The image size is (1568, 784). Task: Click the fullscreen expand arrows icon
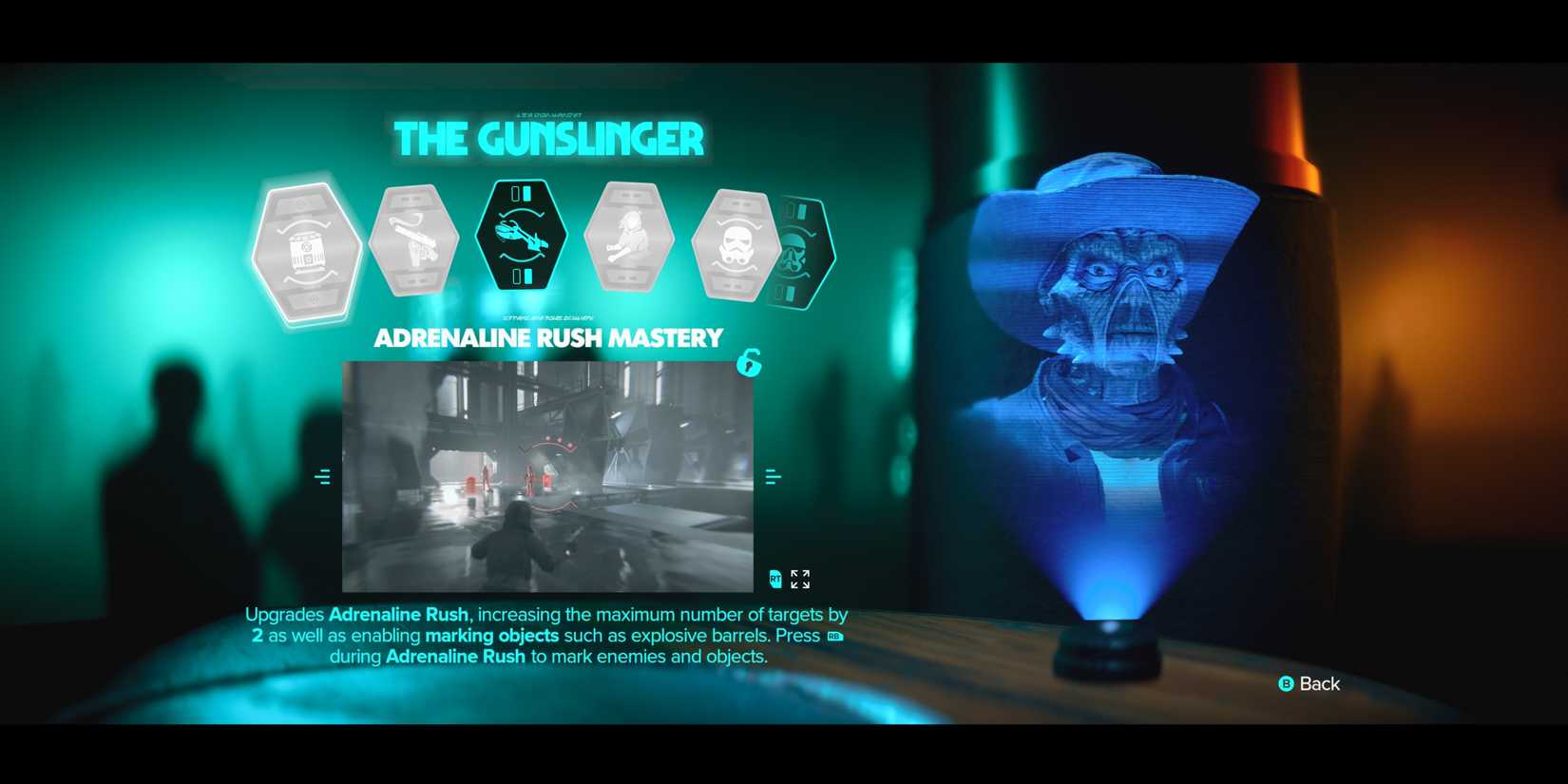pyautogui.click(x=801, y=579)
